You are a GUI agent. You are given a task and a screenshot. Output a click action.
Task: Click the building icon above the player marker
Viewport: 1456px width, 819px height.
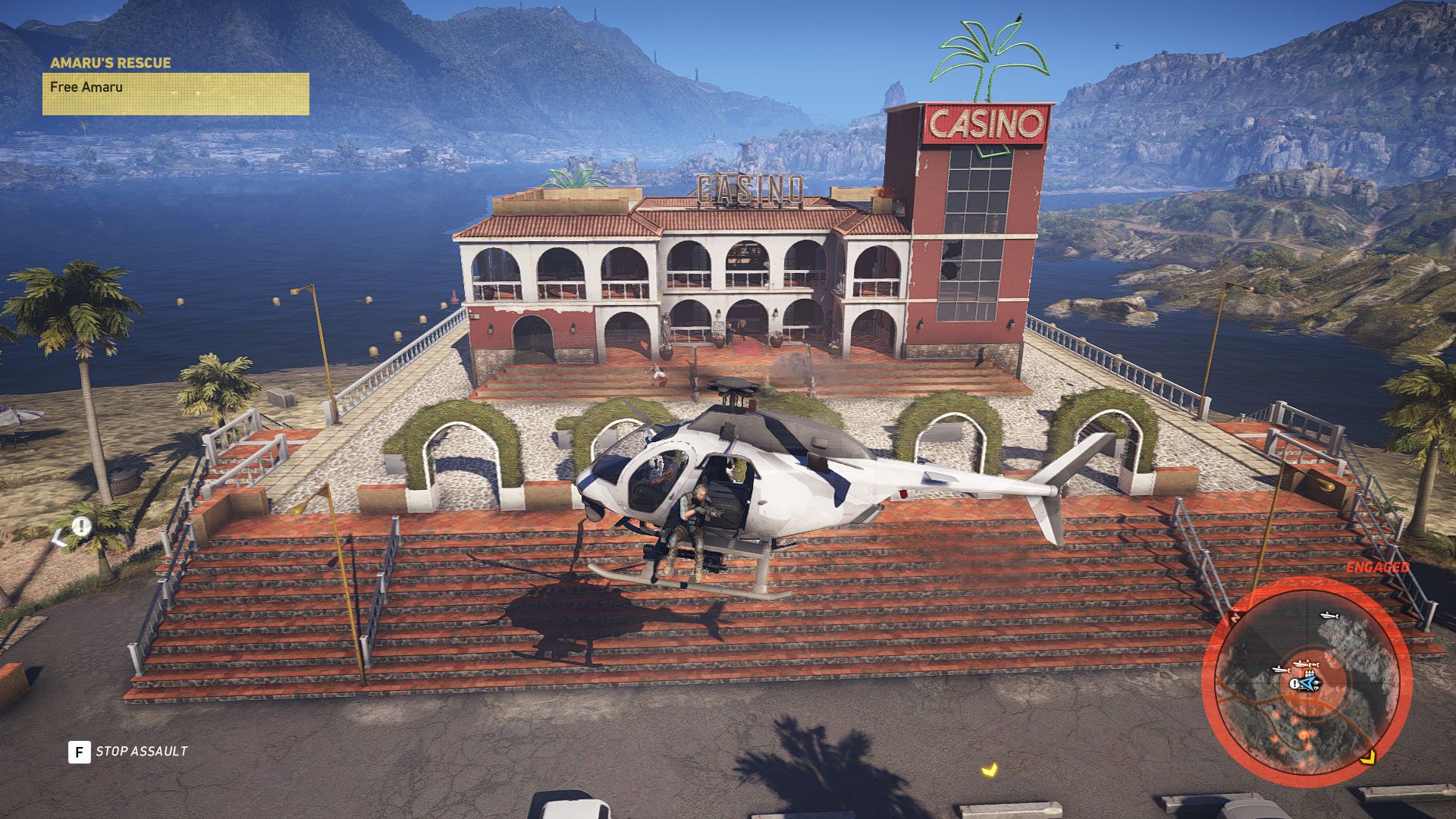pos(1309,673)
